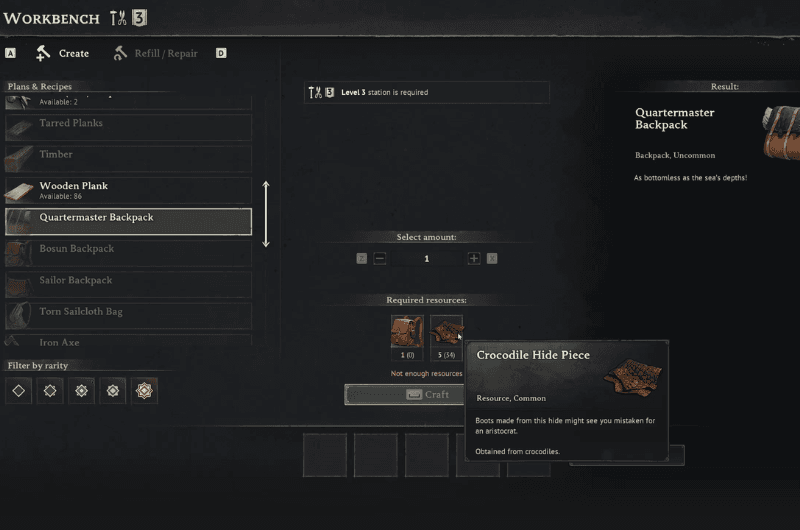Click the recipe list scrollbar
This screenshot has width=800, height=530.
[x=266, y=214]
